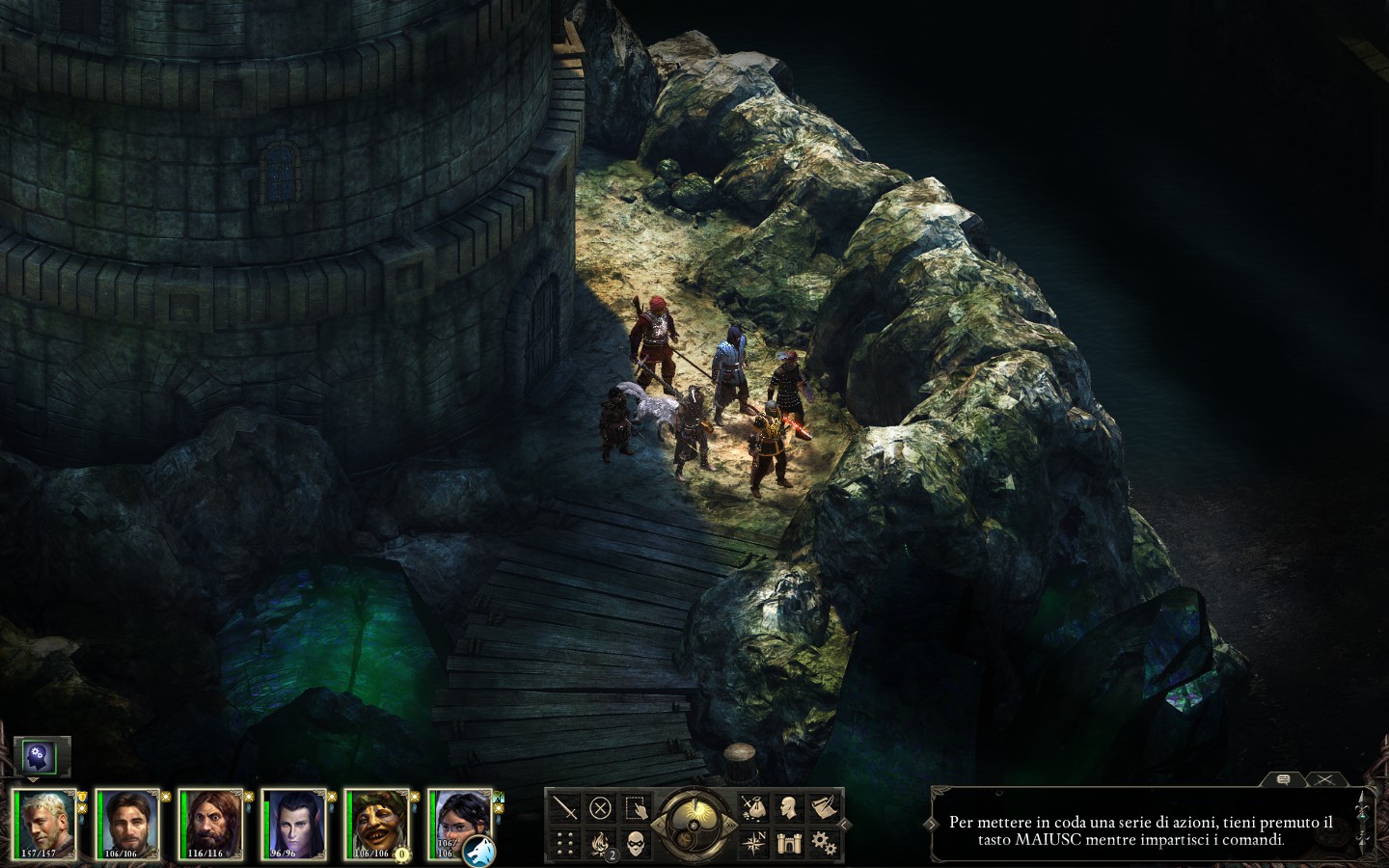
Task: Open the stronghold screen with the castle icon
Action: point(789,845)
